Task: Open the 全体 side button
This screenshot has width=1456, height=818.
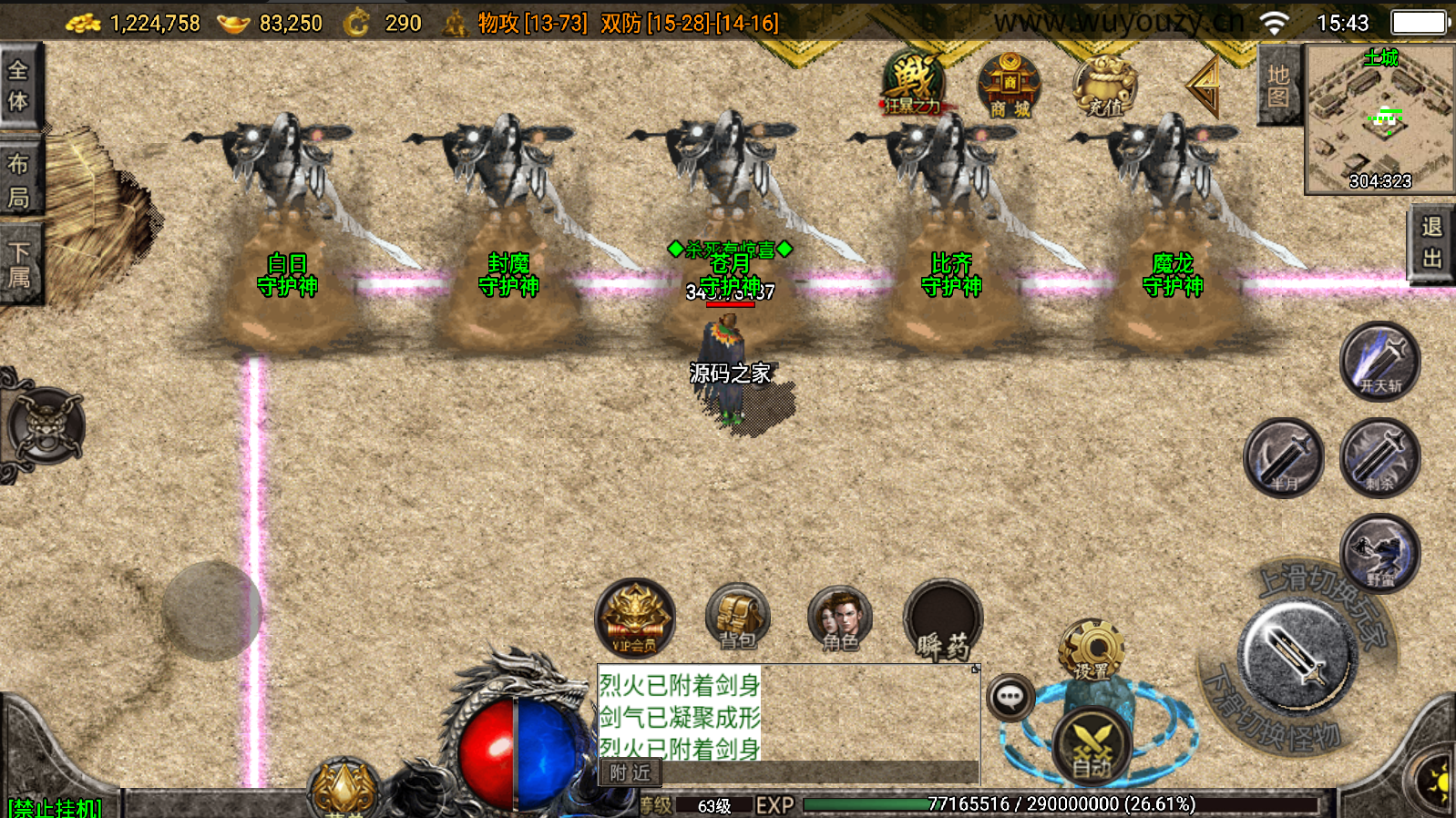Action: coord(19,85)
